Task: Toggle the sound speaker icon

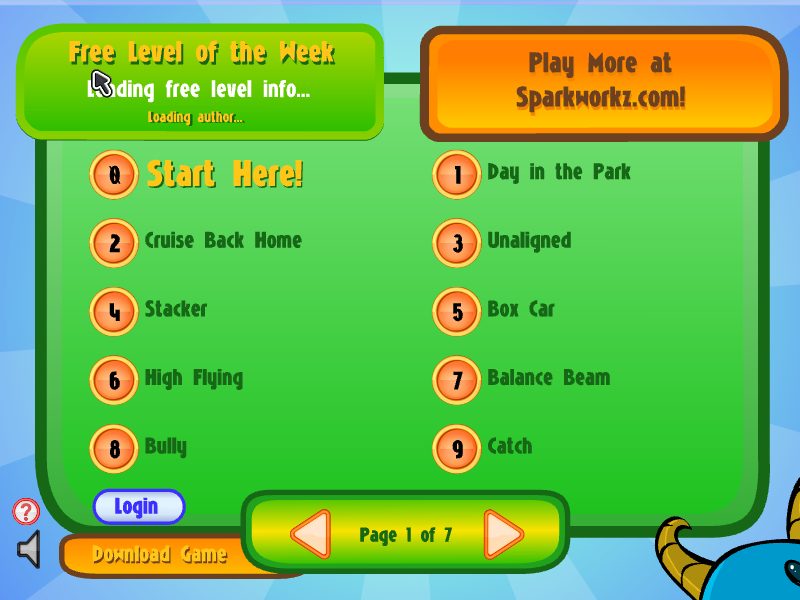Action: (x=29, y=550)
